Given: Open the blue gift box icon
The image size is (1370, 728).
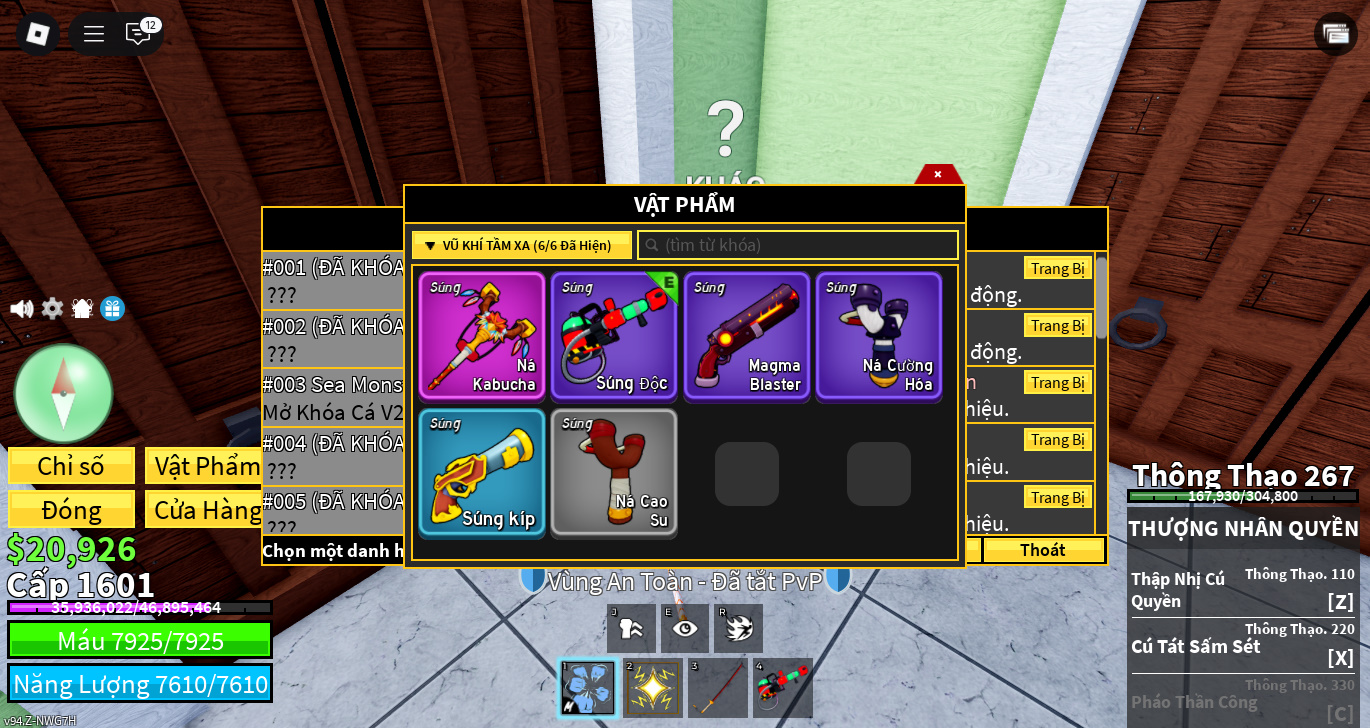Looking at the screenshot, I should [x=113, y=309].
